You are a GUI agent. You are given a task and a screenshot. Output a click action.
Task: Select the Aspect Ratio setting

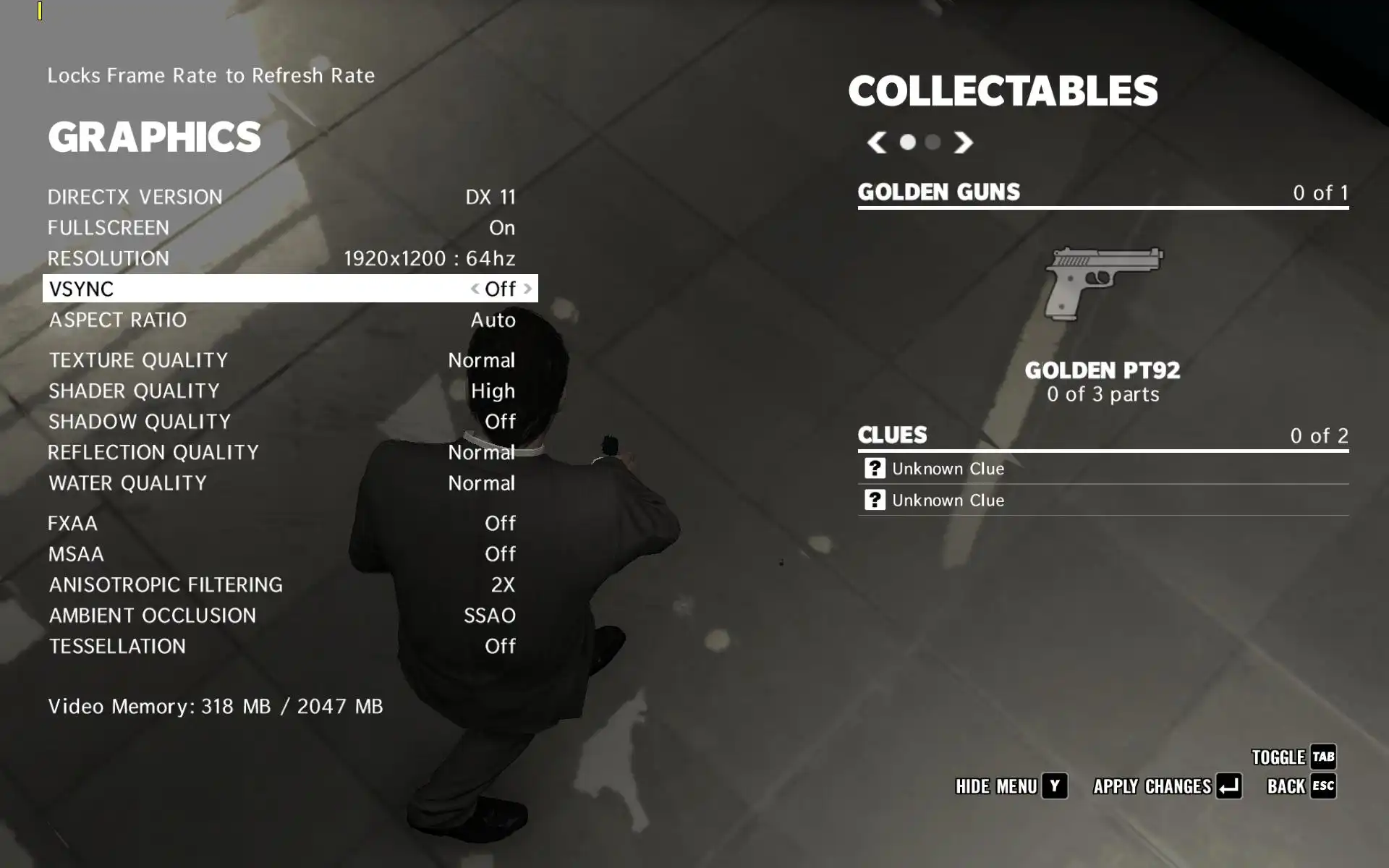[x=282, y=320]
